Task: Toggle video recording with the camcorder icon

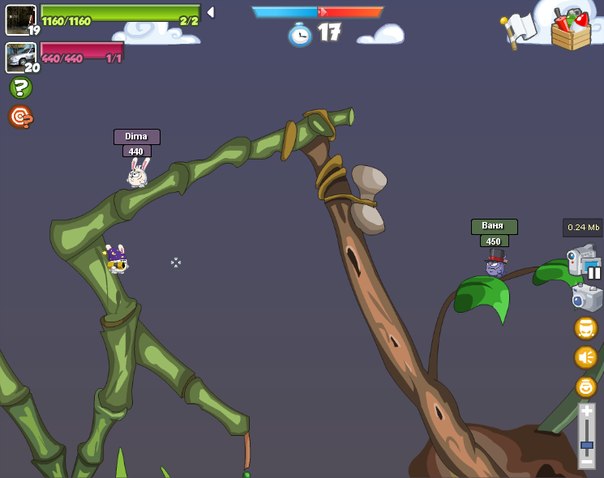Action: coord(580,260)
